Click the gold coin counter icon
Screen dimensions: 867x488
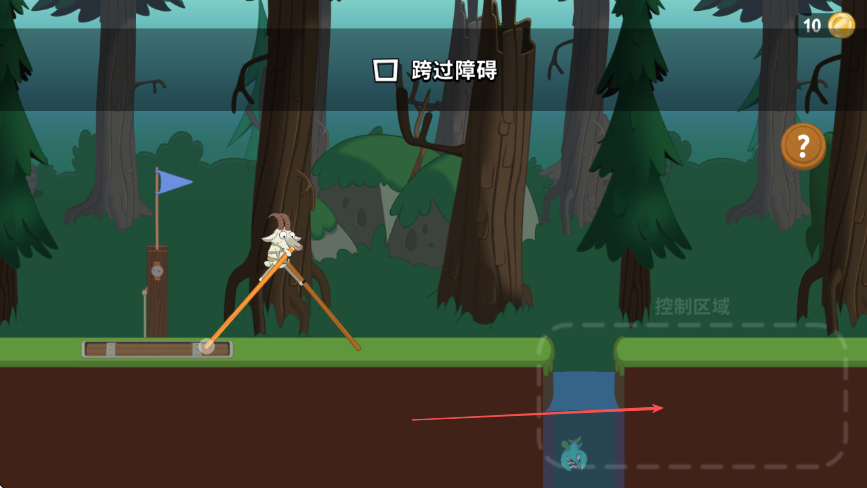[841, 25]
